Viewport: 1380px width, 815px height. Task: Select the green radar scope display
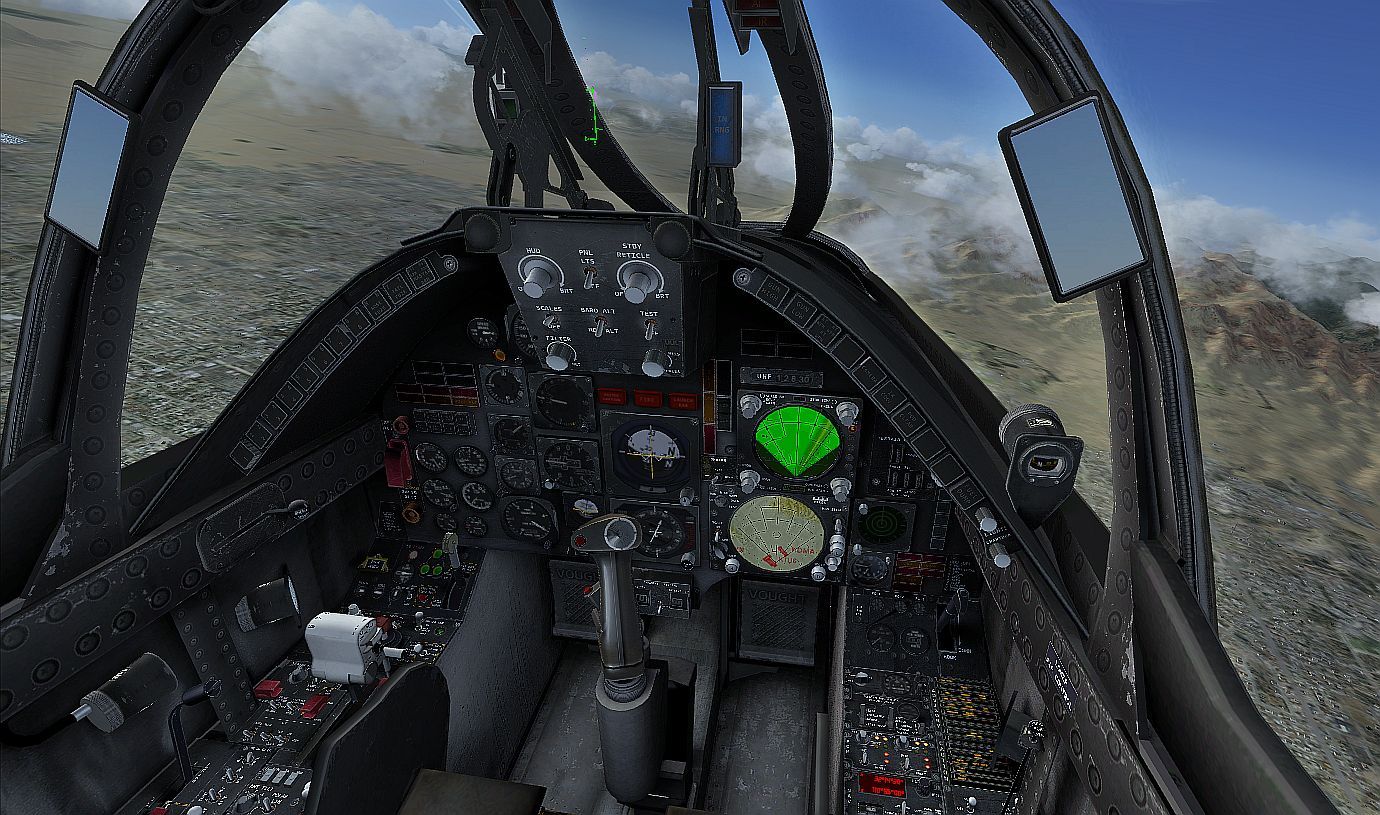click(x=796, y=440)
